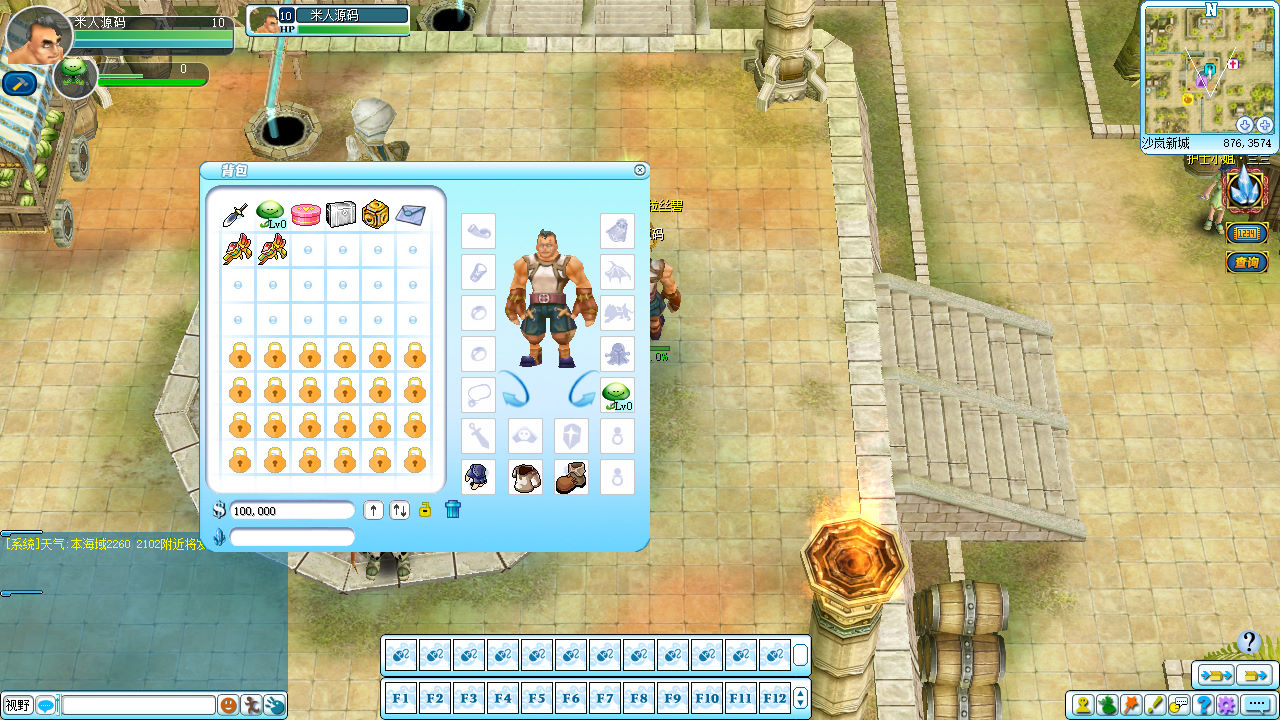Click the chat text input box
The width and height of the screenshot is (1280, 720).
(138, 705)
